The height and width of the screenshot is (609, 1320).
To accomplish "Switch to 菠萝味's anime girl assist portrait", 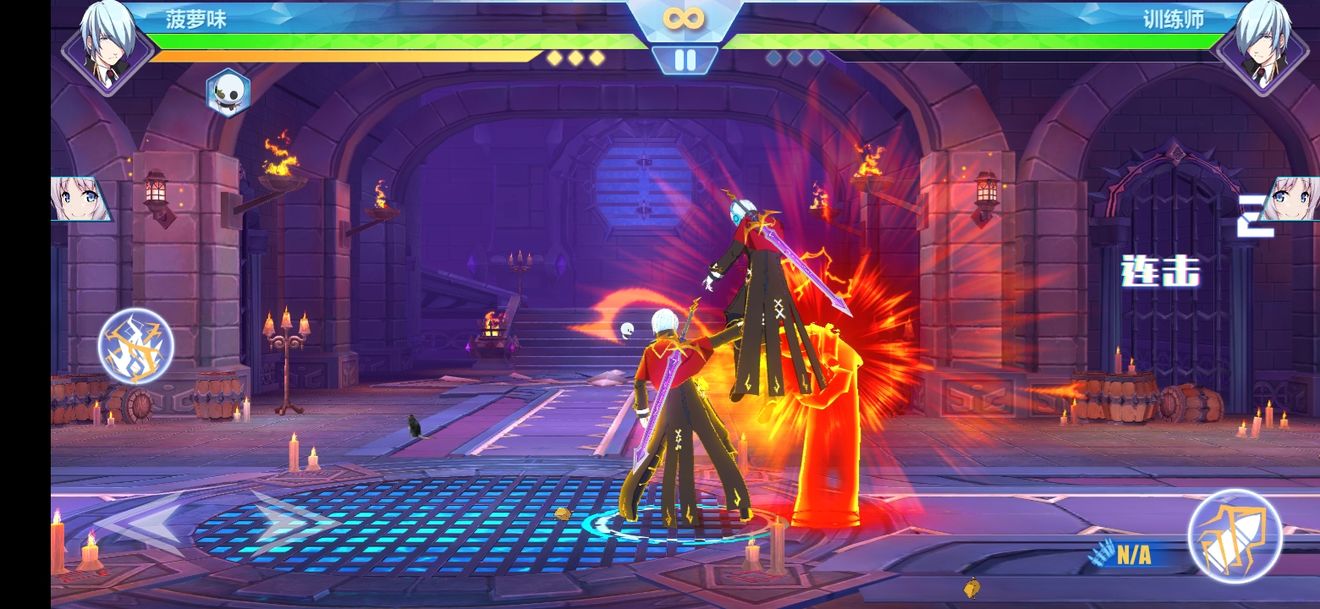I will [x=80, y=199].
